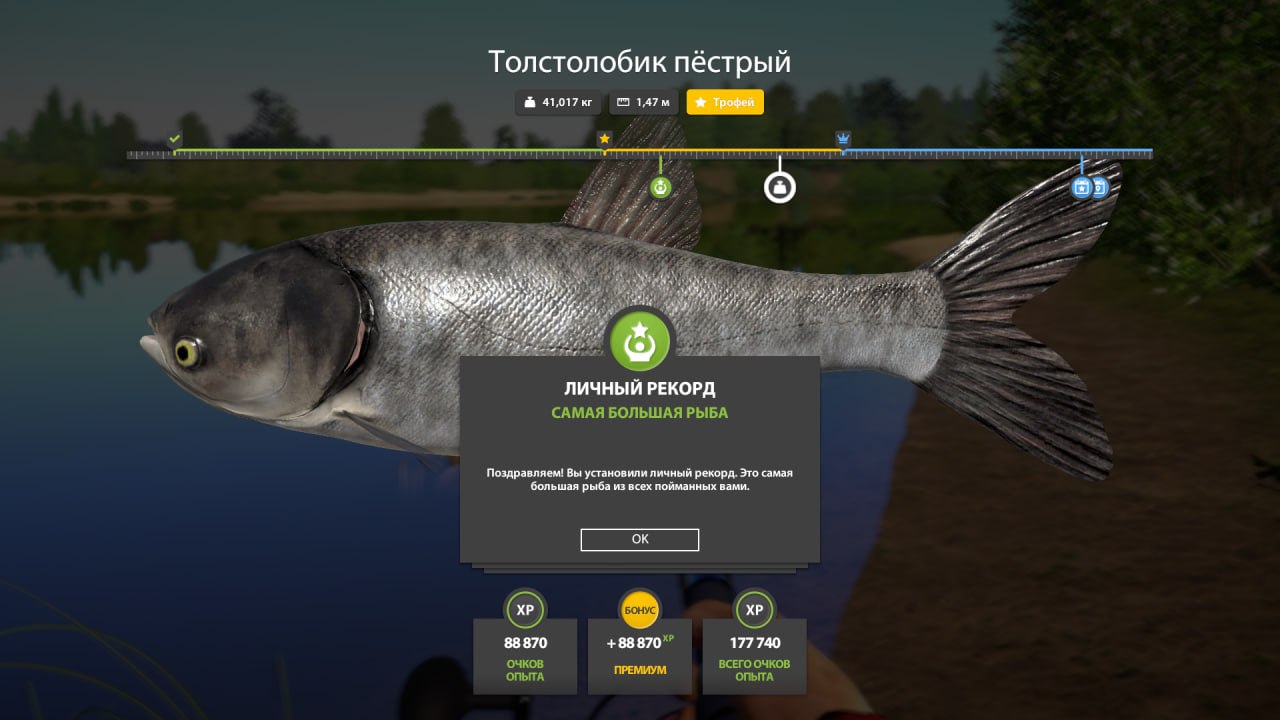
Task: Click the green record medal icon below the scale
Action: point(660,187)
